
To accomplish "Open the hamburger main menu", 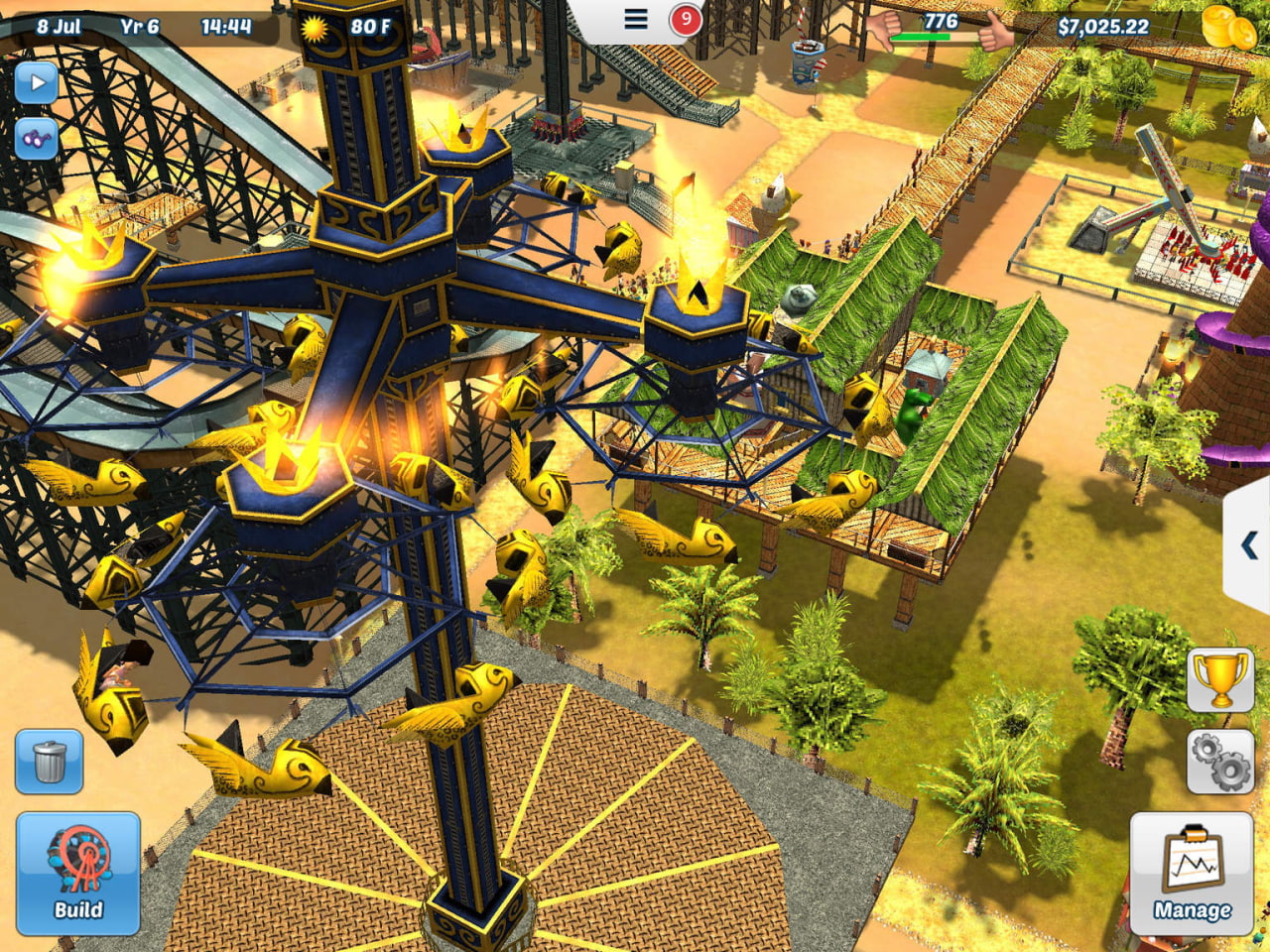I will point(636,19).
